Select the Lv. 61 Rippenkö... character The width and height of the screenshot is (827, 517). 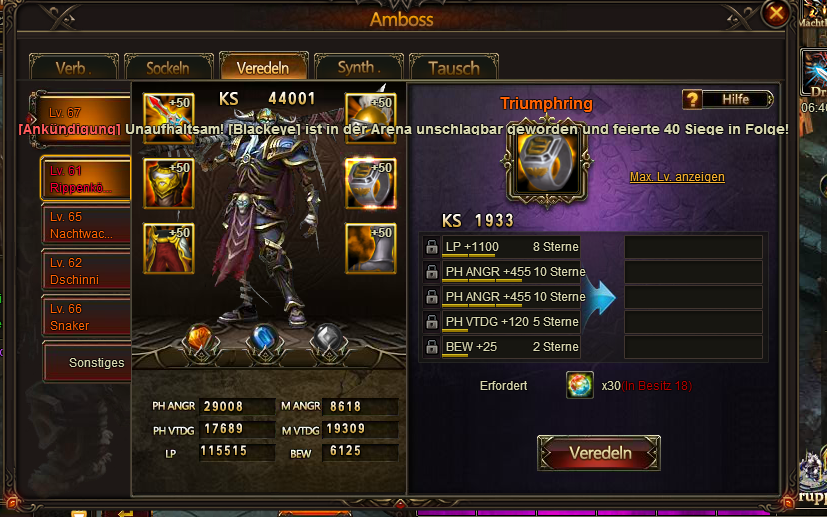point(86,179)
